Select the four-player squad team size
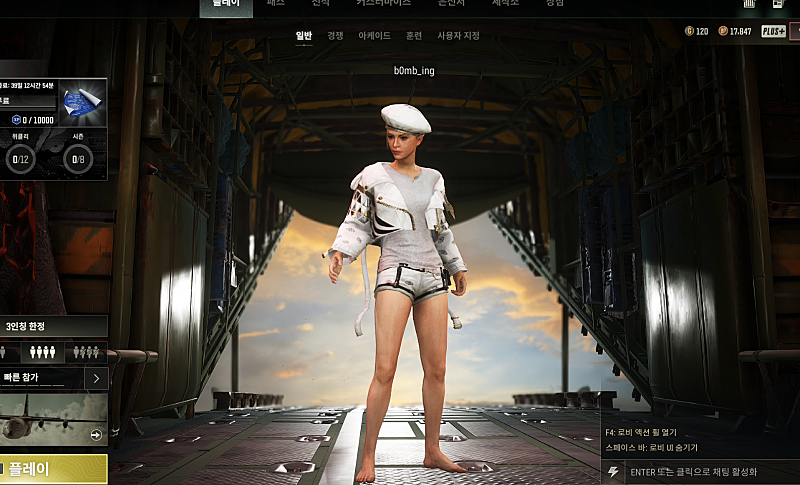 [42, 352]
